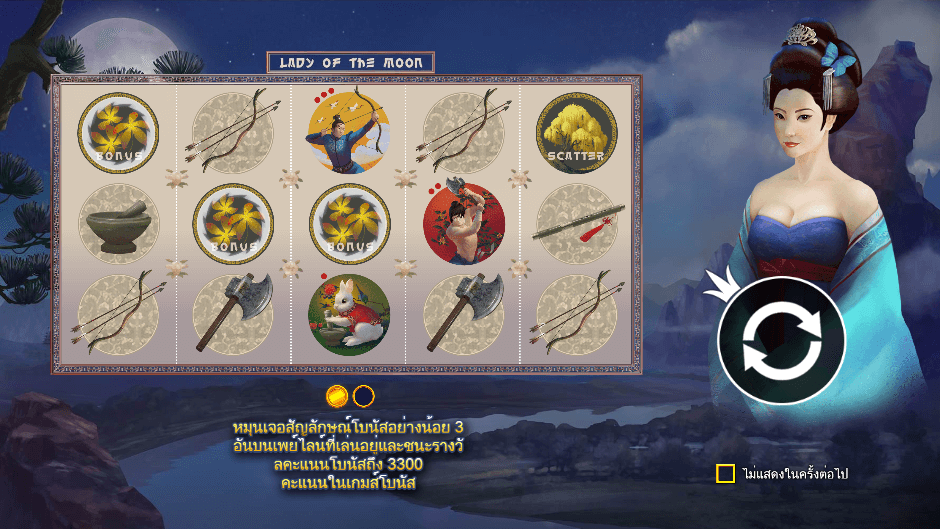Switch to the empty second page dot

point(363,395)
